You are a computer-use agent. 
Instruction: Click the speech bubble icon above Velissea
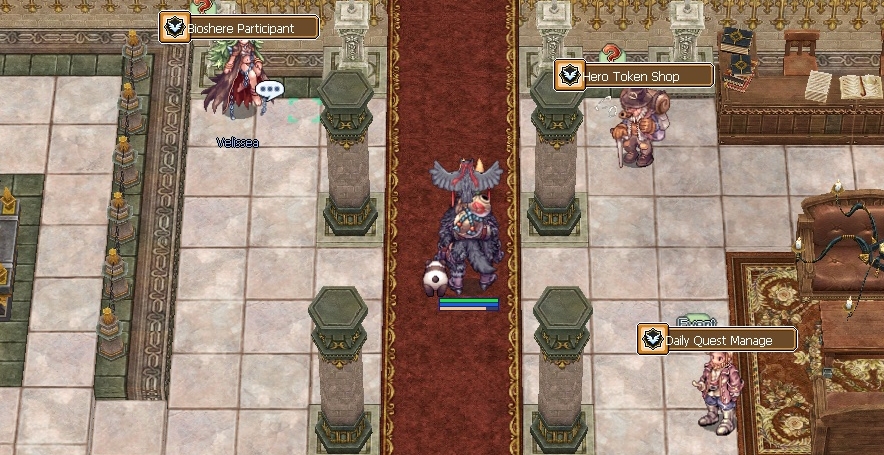(270, 90)
